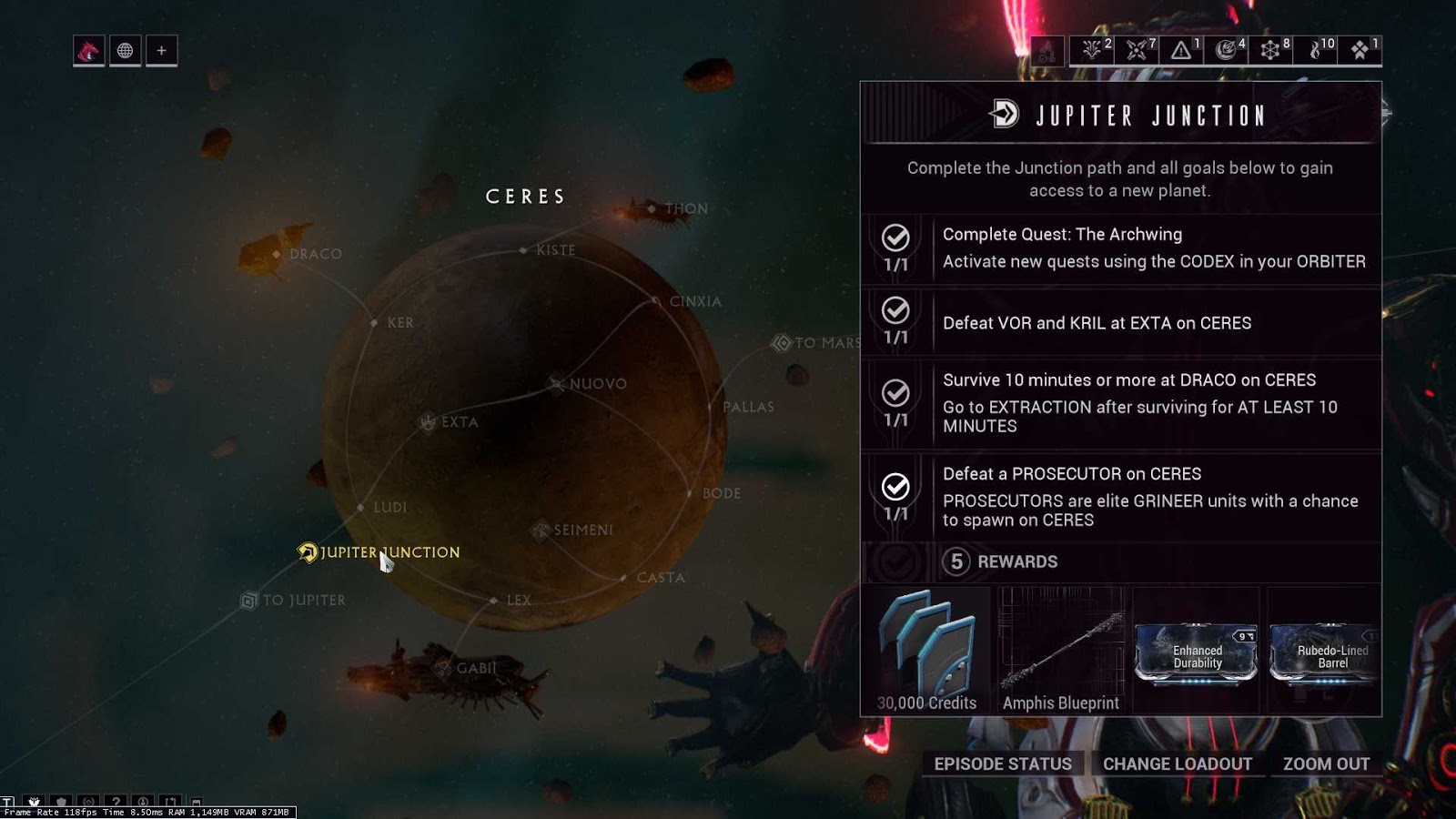Screen dimensions: 1456x819
Task: Click the fissure icon showing 10 in top bar
Action: (x=1316, y=50)
